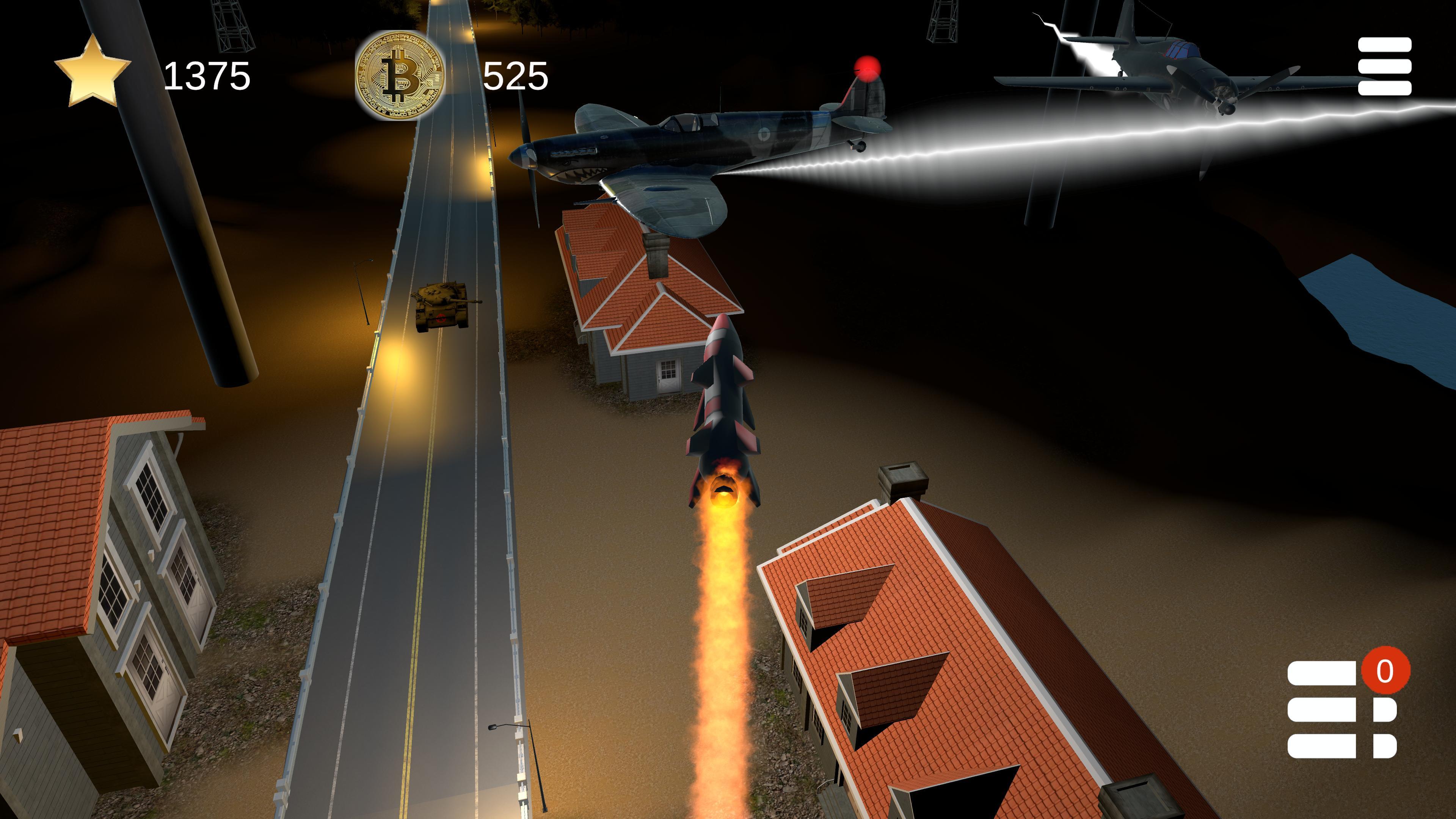Click the Bitcoin coin currency icon
The height and width of the screenshot is (819, 1456).
point(399,75)
